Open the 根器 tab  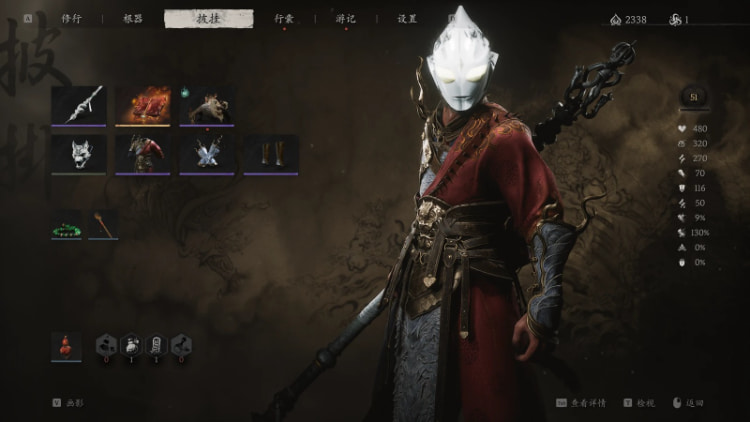pyautogui.click(x=133, y=18)
